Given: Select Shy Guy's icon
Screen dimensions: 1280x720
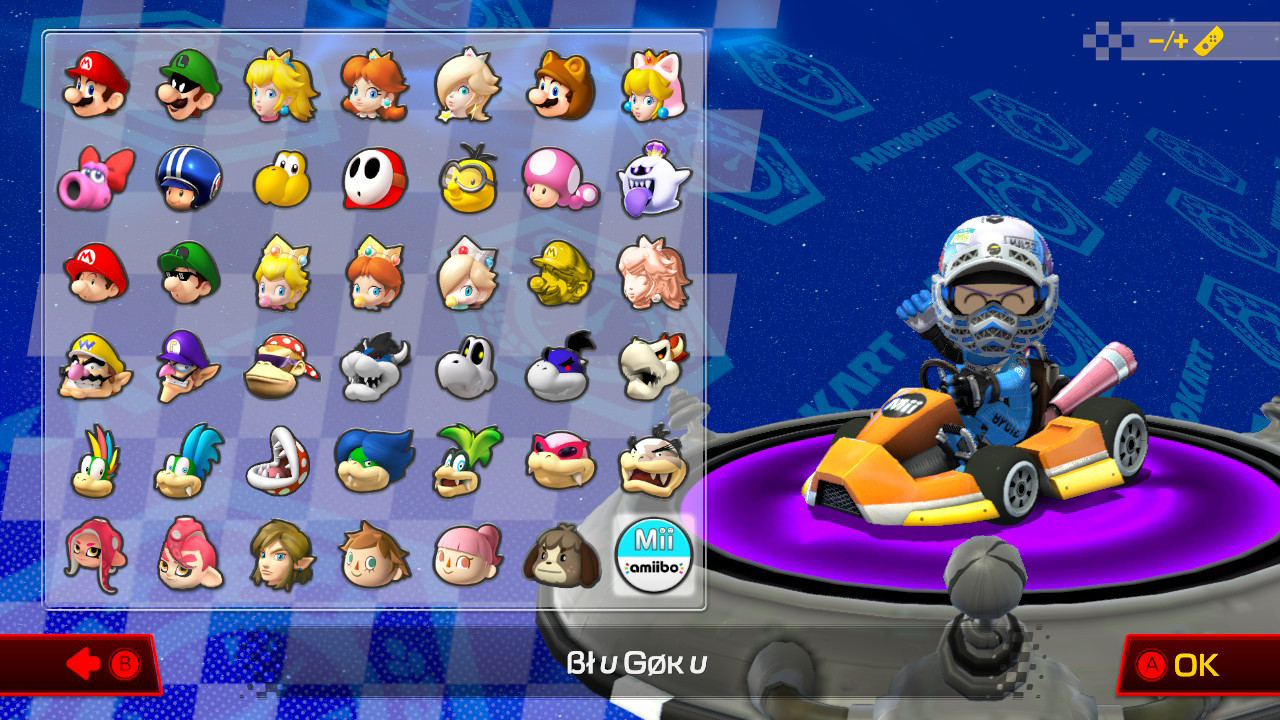Looking at the screenshot, I should [373, 180].
